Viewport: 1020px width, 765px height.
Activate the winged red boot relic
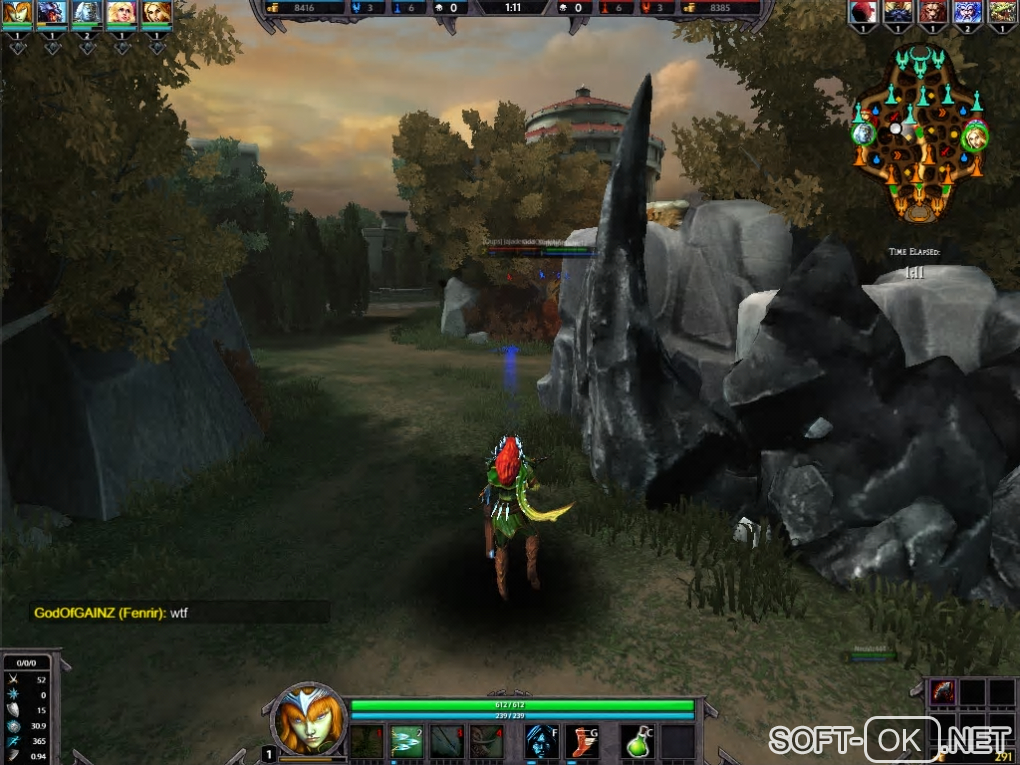(x=582, y=741)
